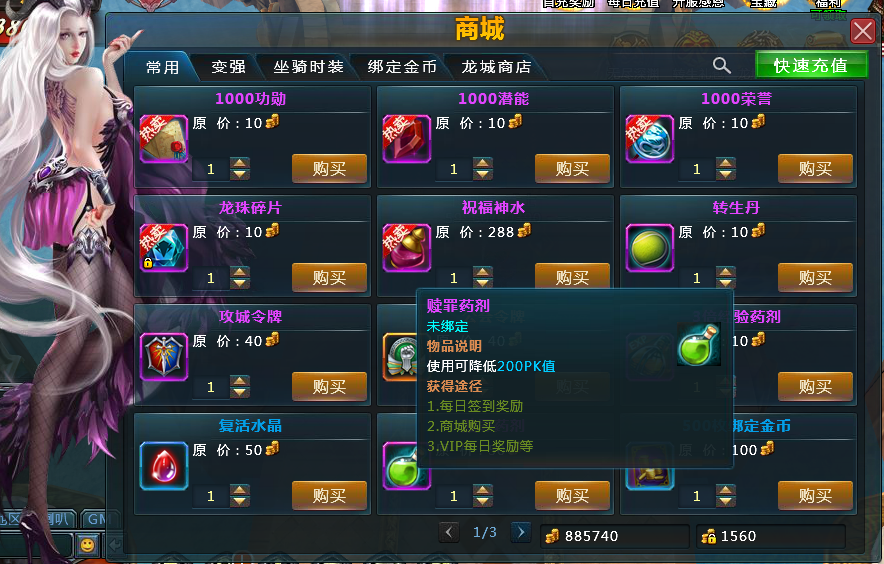Go to the previous shop page
This screenshot has height=564, width=884.
(x=450, y=532)
